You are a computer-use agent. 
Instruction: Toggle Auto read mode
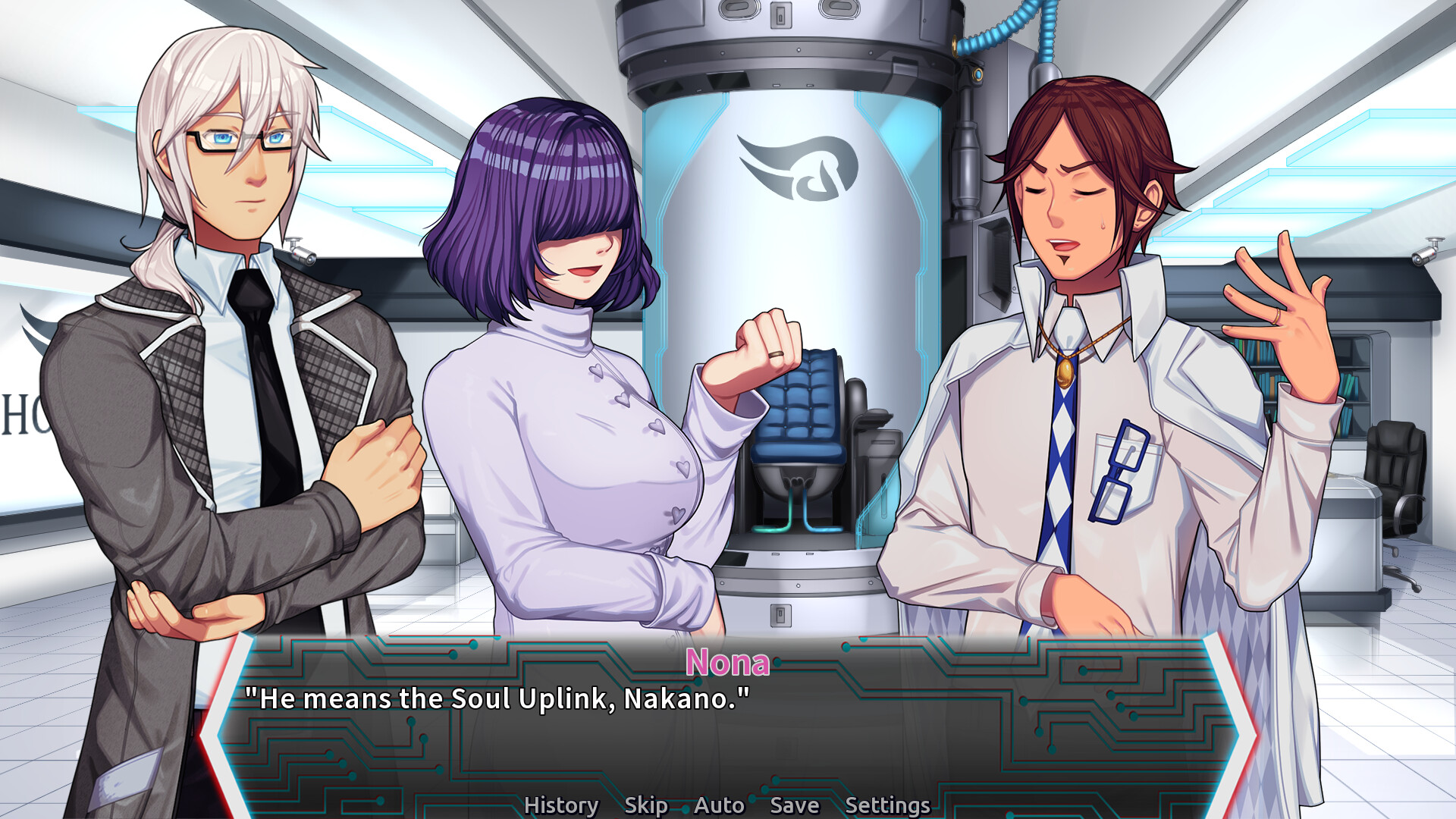718,805
